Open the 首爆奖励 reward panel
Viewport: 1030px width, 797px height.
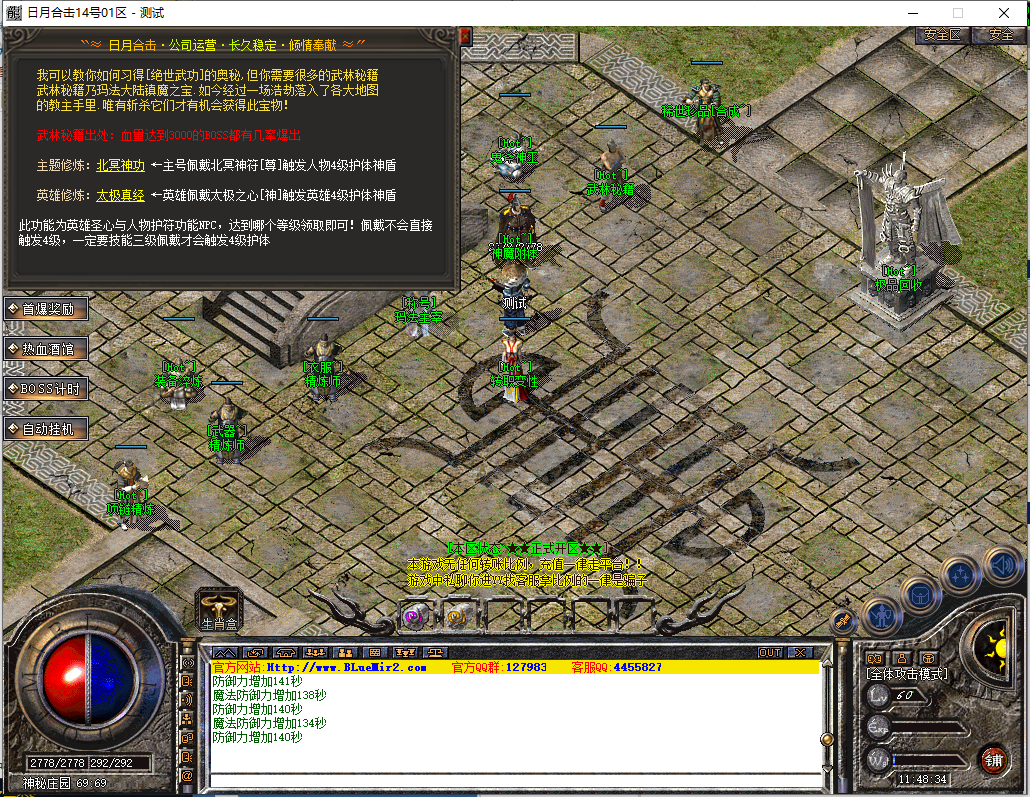pos(47,309)
